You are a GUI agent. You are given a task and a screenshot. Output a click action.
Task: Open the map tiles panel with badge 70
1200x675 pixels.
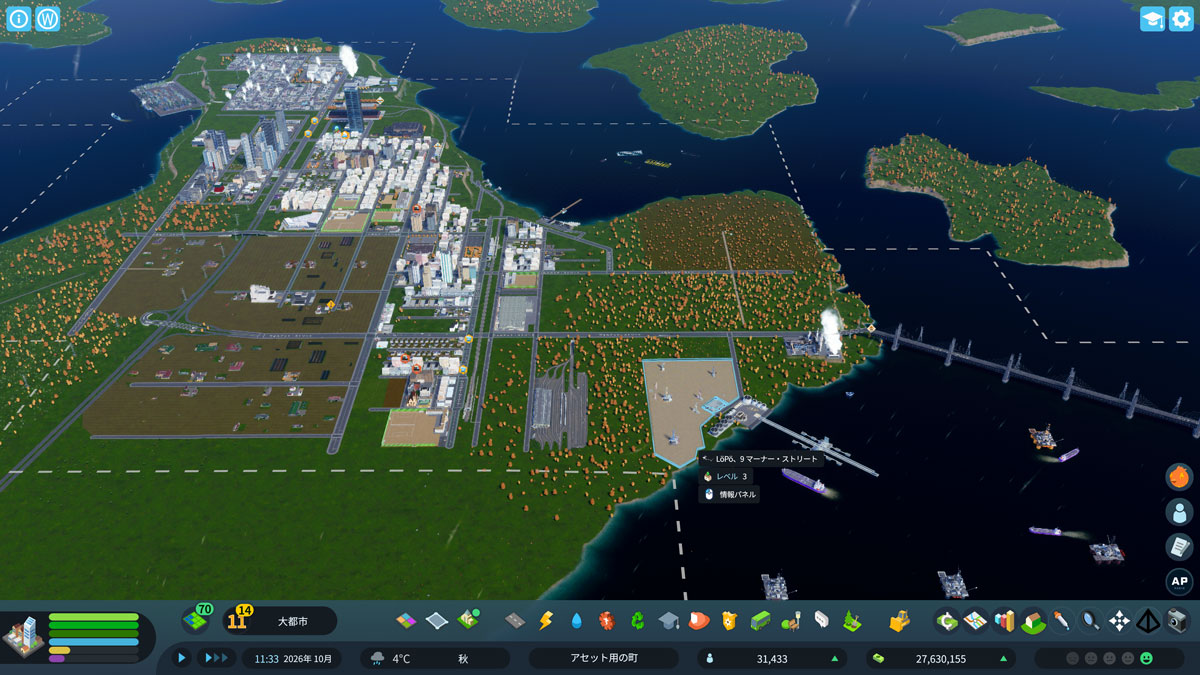tap(196, 621)
